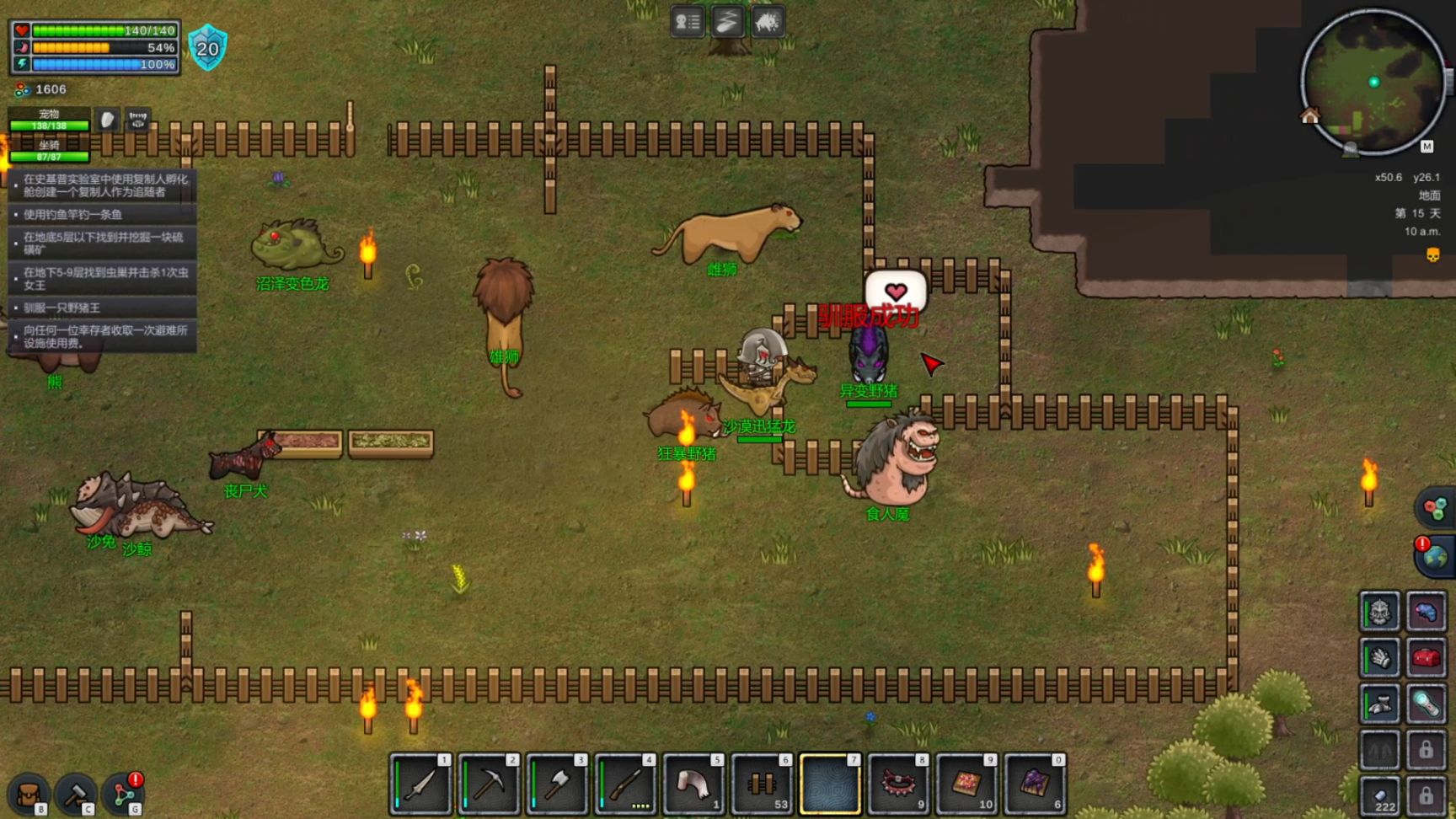Equip the pickaxe from the hotbar

(x=489, y=785)
